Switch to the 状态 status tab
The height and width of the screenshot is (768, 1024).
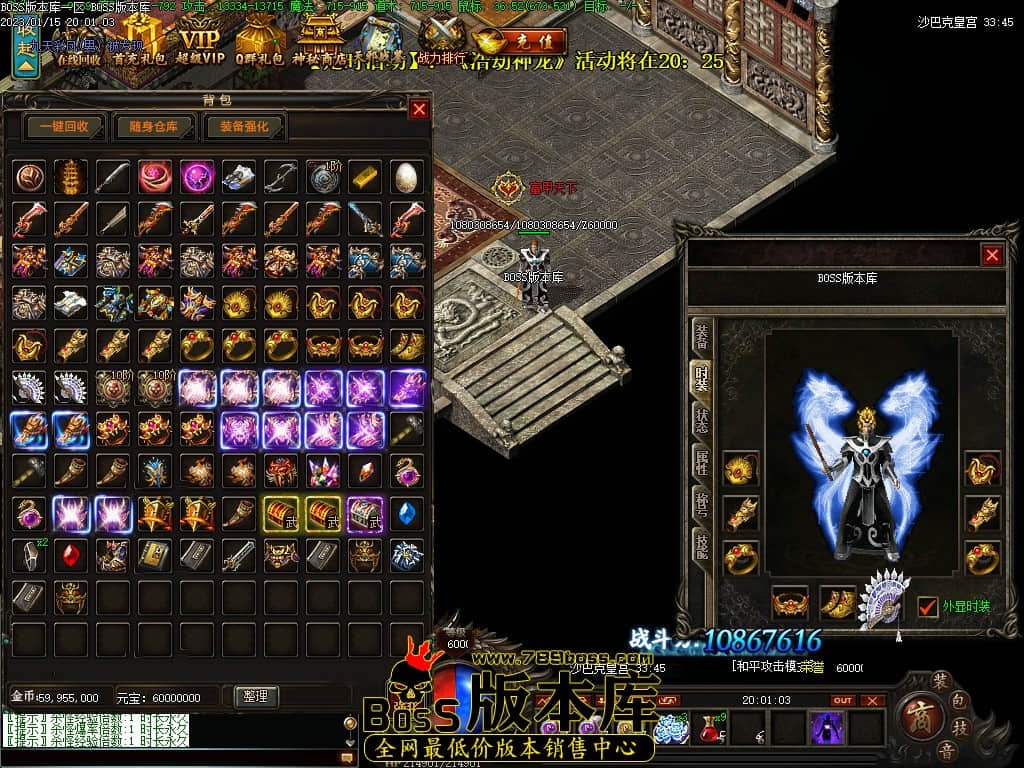[703, 421]
